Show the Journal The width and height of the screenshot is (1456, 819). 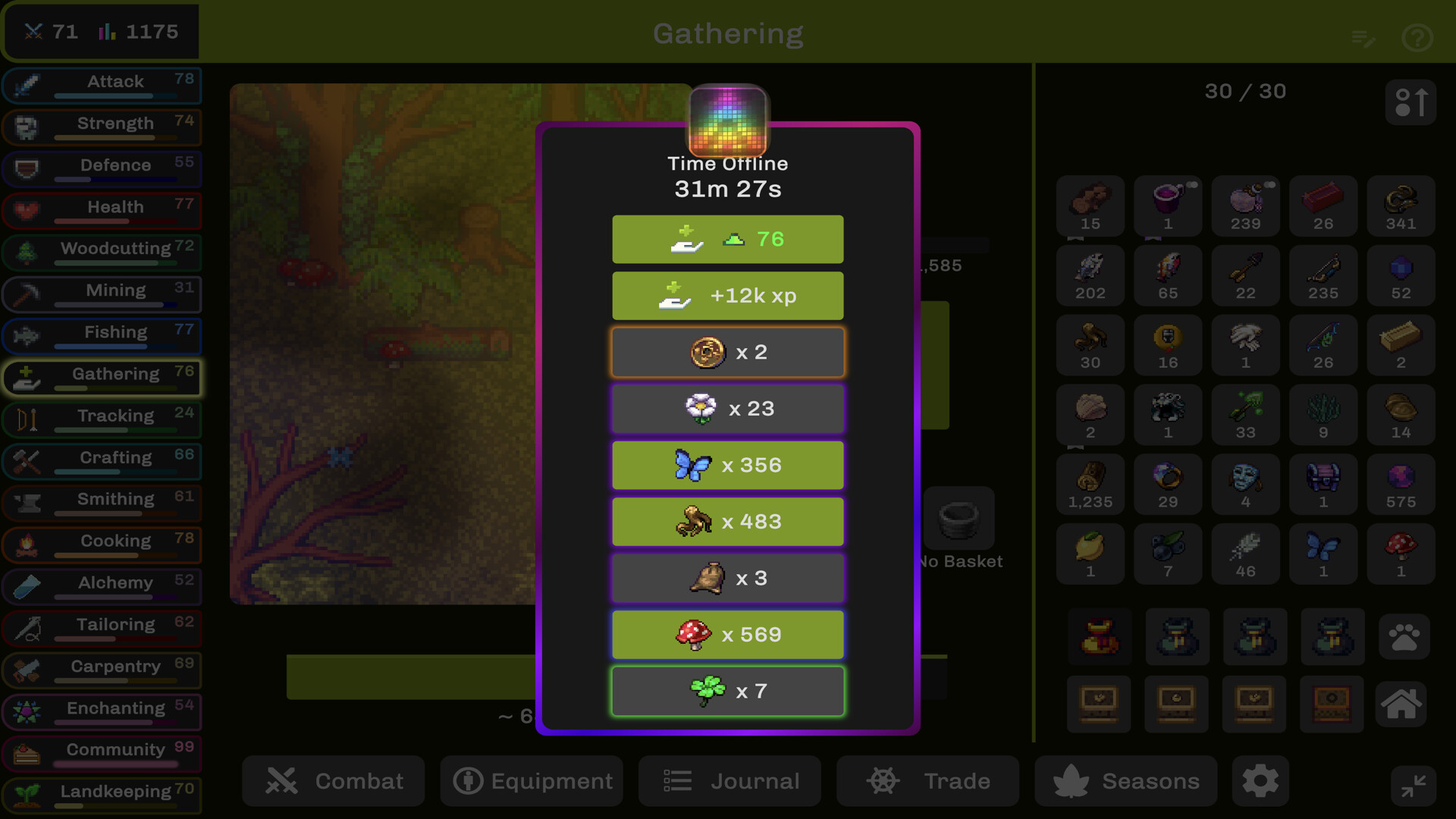pos(730,781)
